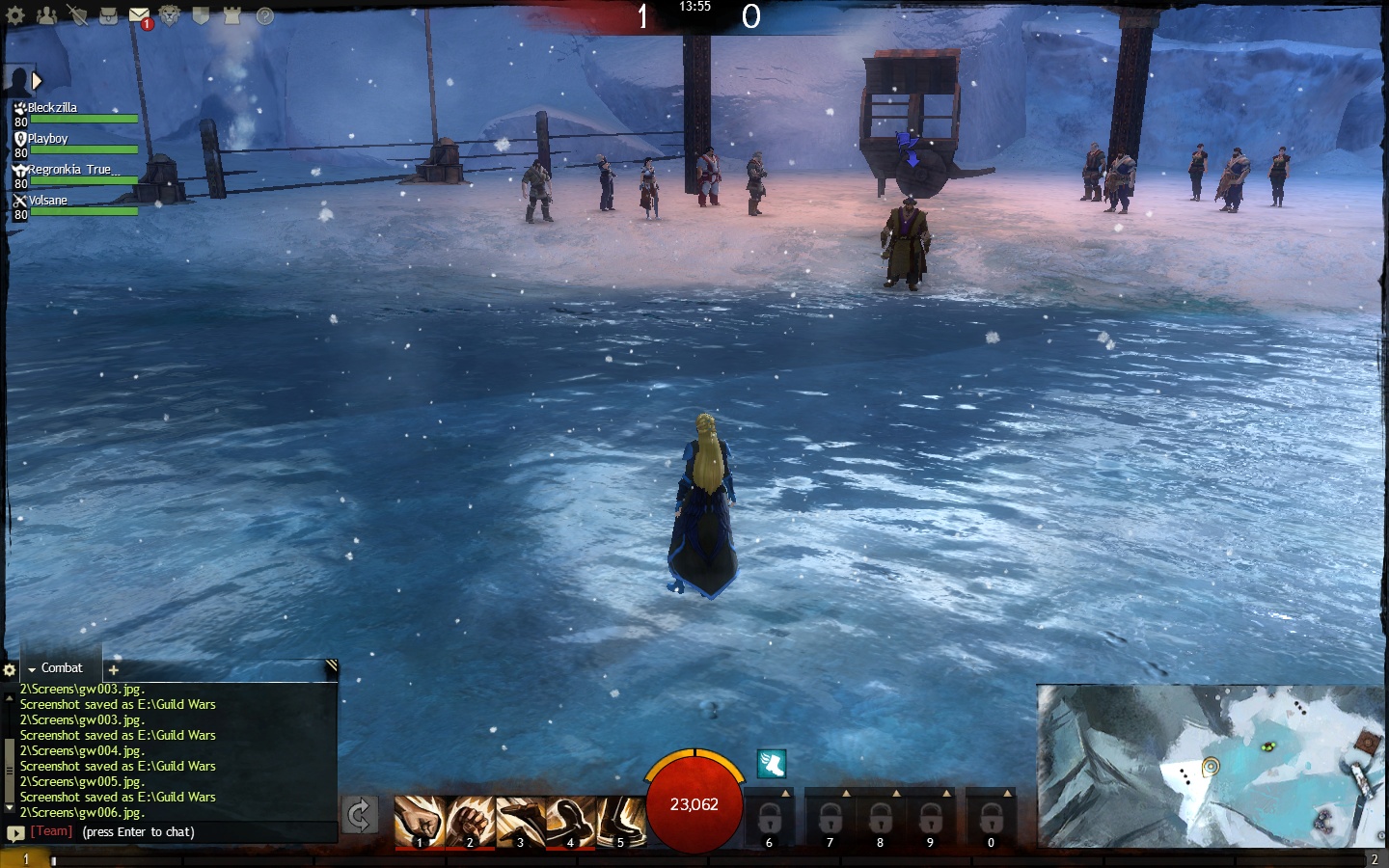
Task: Open the Contacts and friends panel
Action: (x=46, y=15)
